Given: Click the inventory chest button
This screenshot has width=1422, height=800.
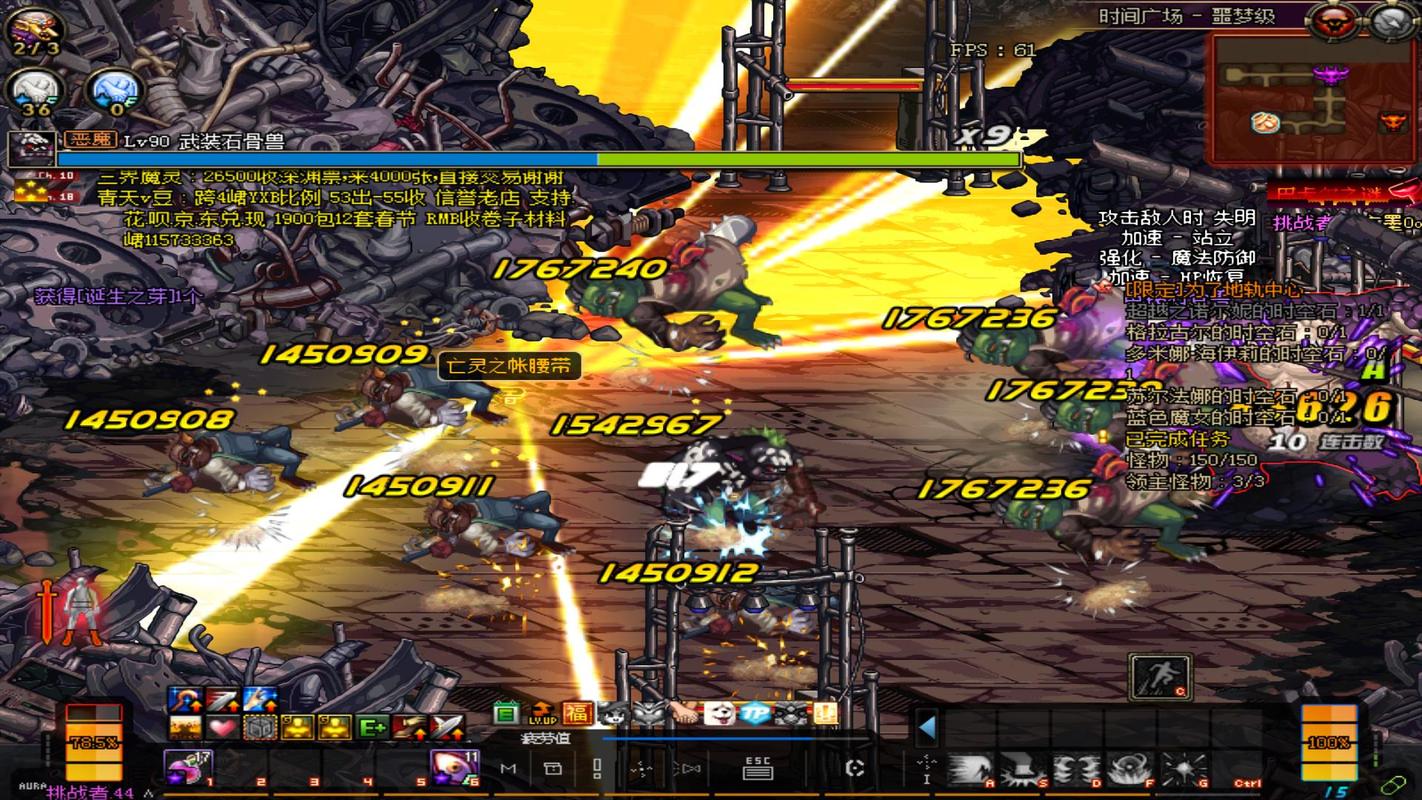Looking at the screenshot, I should click(x=555, y=768).
